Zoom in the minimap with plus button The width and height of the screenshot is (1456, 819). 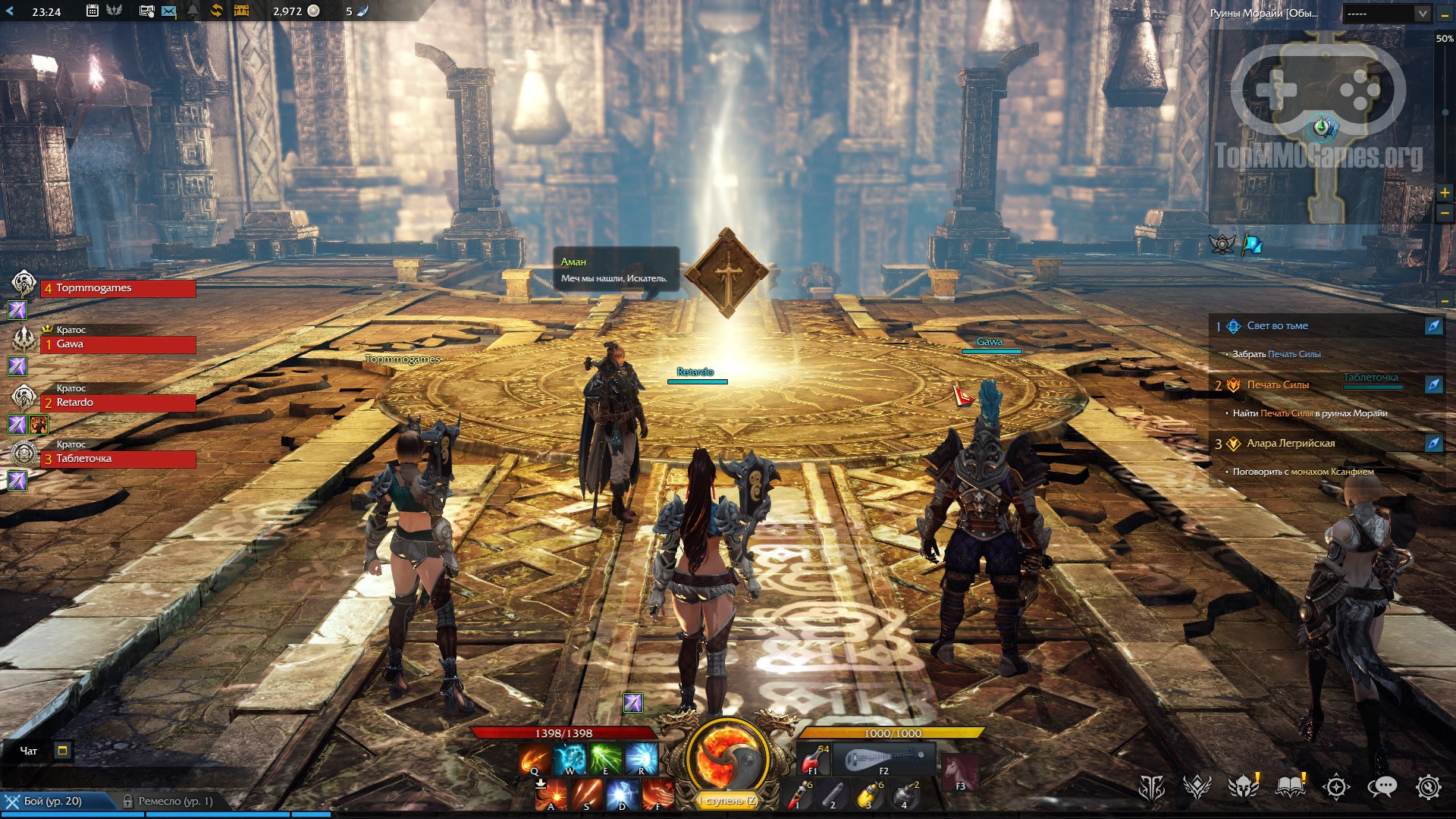pyautogui.click(x=1445, y=193)
